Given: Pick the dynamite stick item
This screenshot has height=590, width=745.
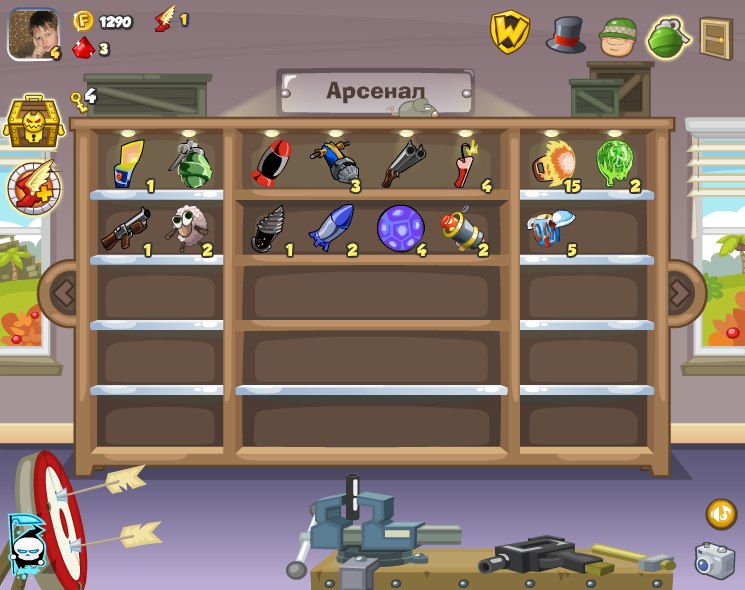Looking at the screenshot, I should click(464, 163).
